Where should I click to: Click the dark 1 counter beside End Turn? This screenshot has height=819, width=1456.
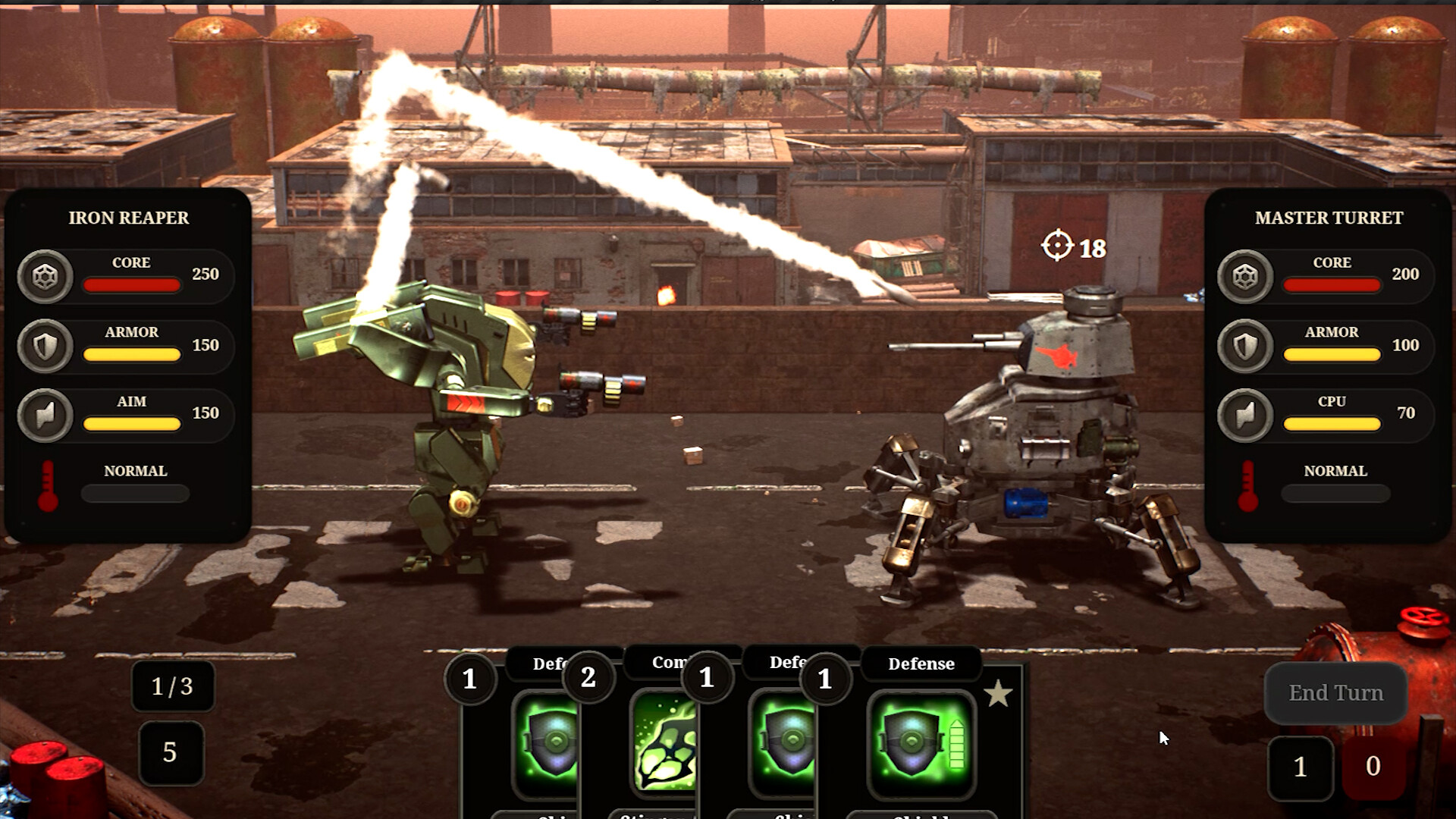click(1301, 767)
